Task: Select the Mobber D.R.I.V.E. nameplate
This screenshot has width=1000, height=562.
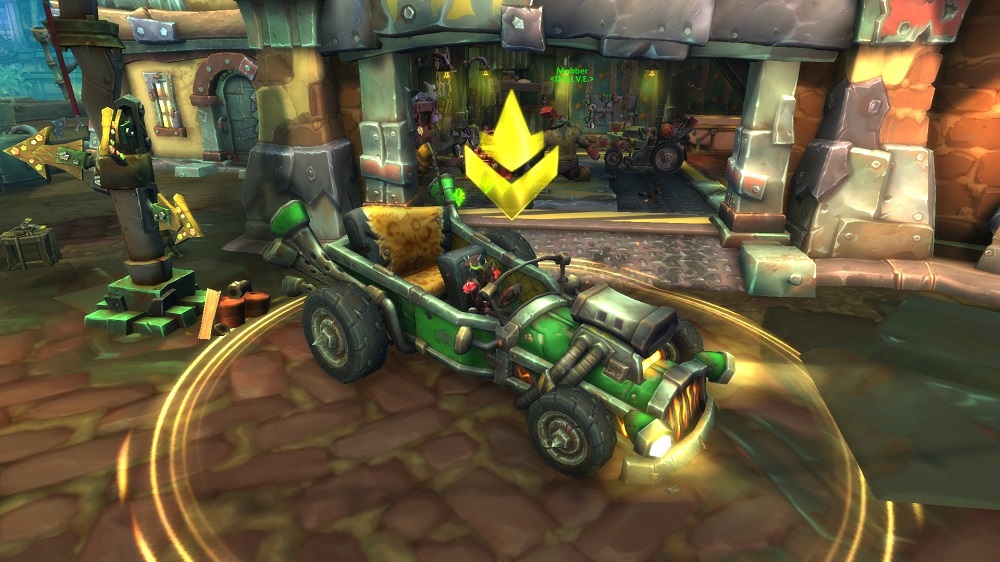Action: point(573,75)
